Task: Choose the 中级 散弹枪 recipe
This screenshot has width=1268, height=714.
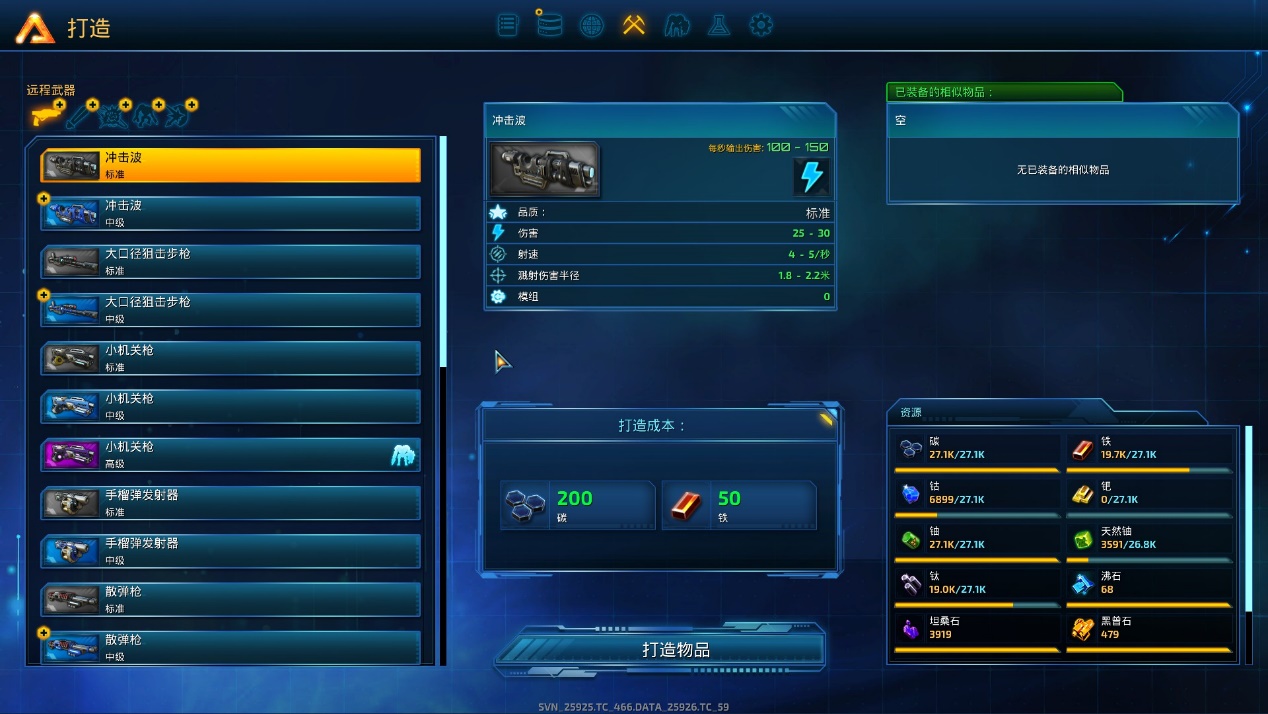Action: pos(231,647)
